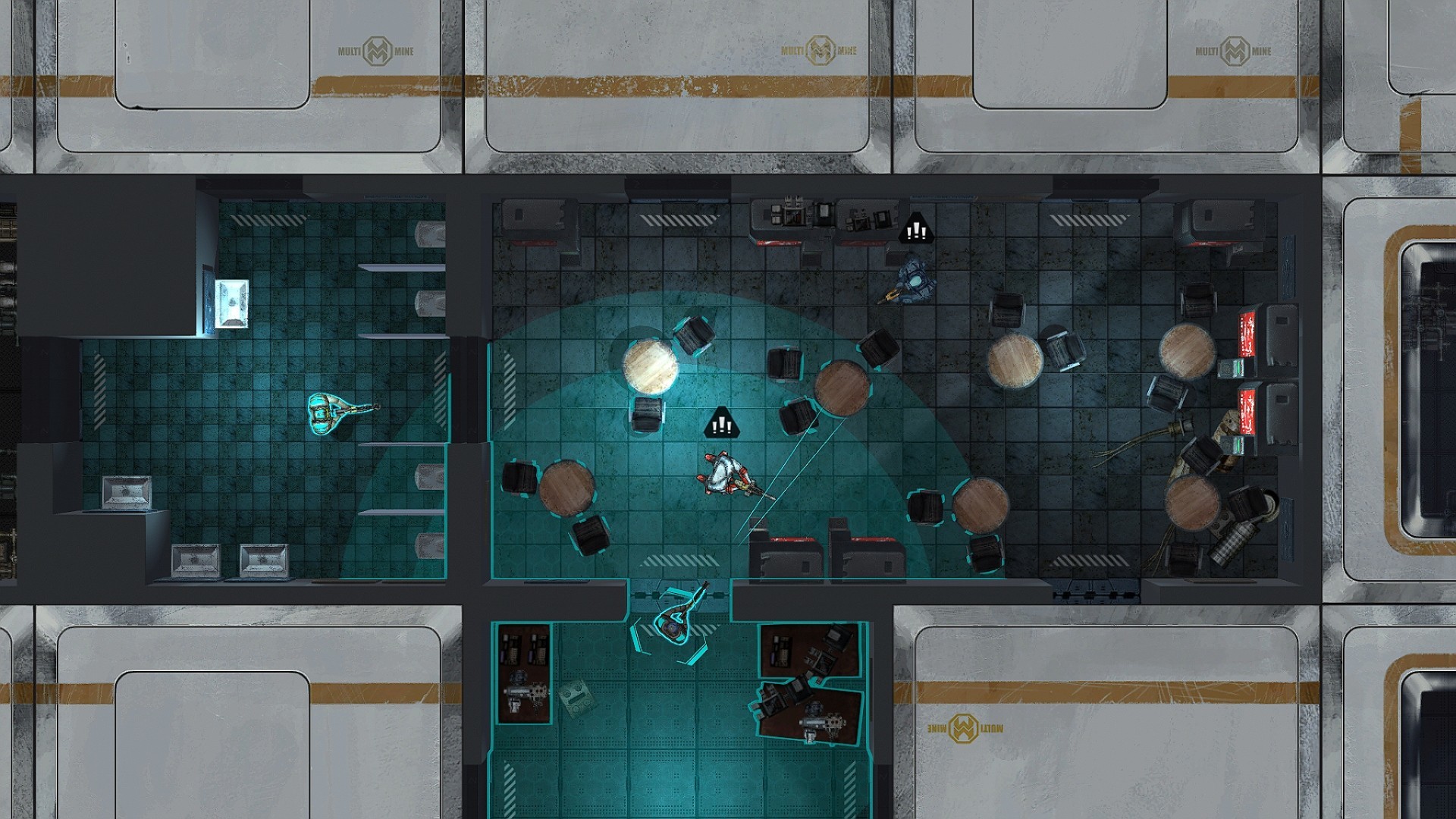
Task: Select the cyan-outlined soldier in the left room
Action: click(x=326, y=413)
